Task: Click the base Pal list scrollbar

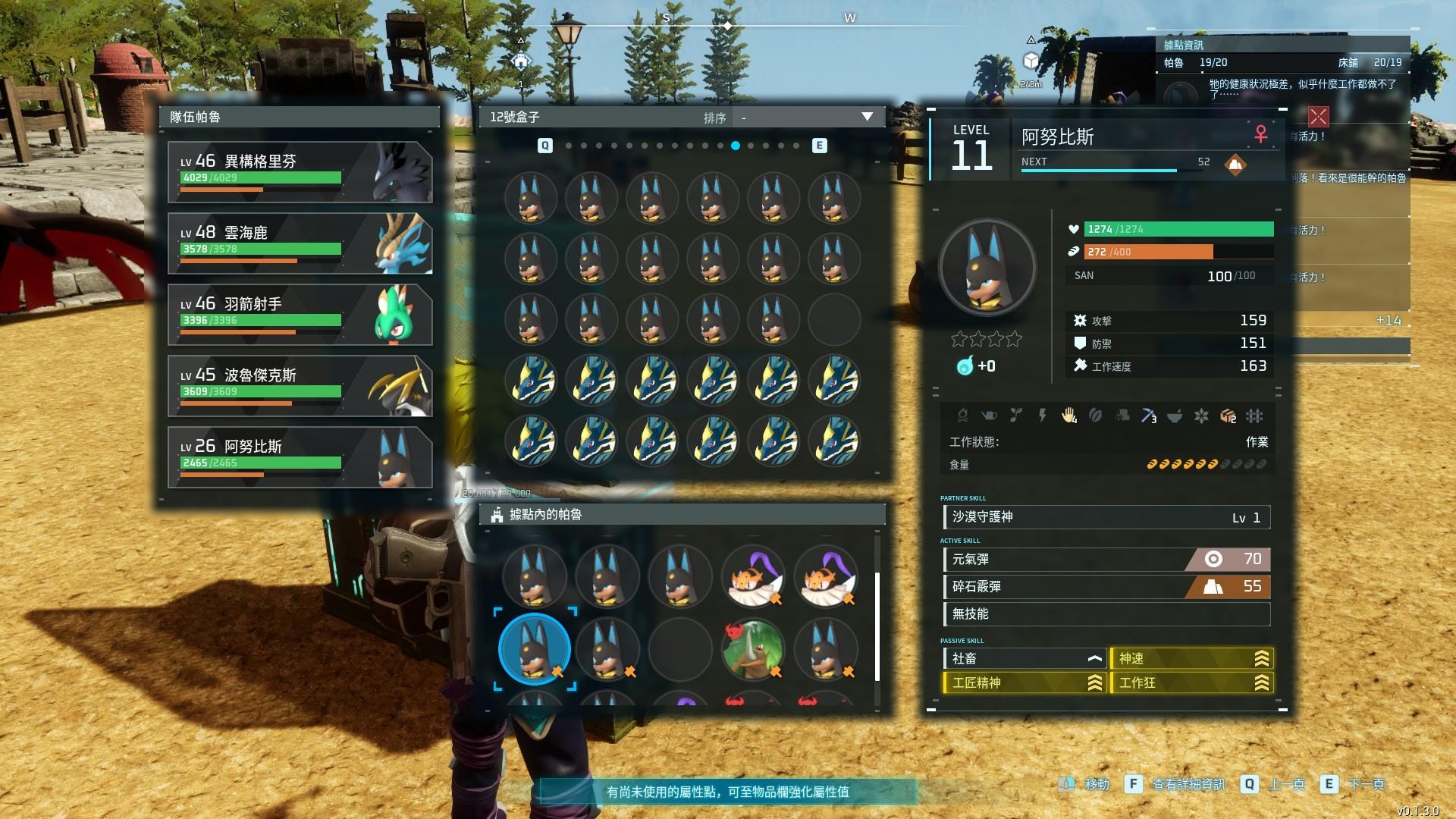Action: (x=877, y=626)
